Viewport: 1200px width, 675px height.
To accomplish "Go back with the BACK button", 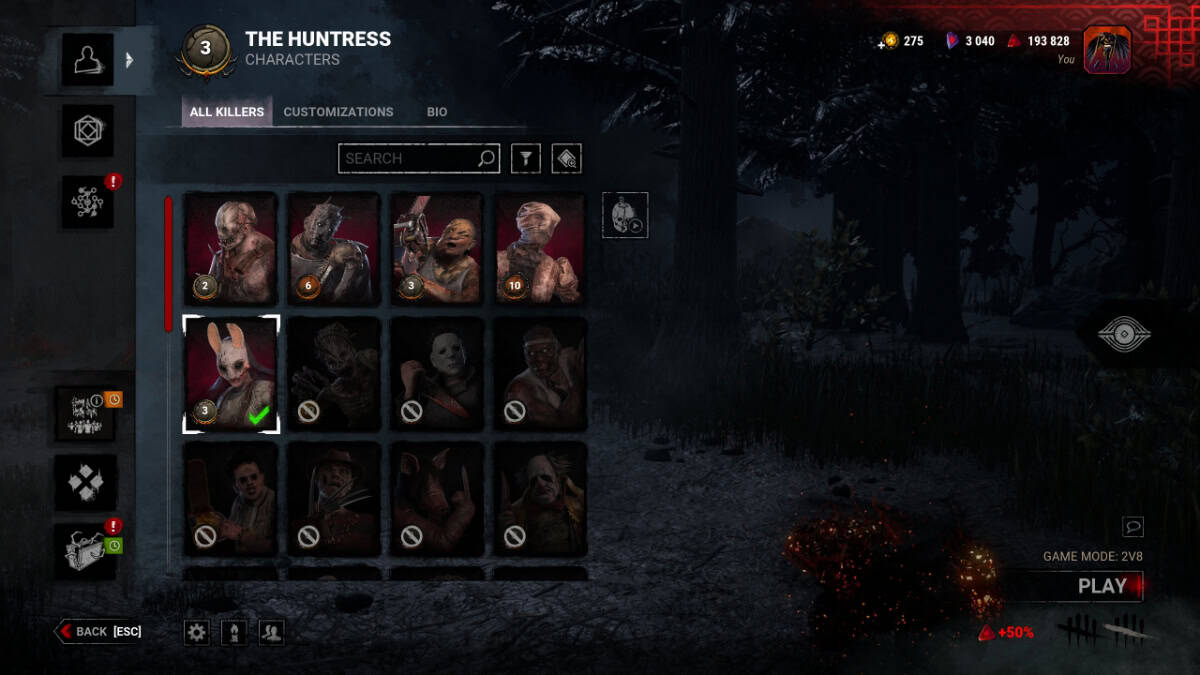I will pyautogui.click(x=99, y=631).
